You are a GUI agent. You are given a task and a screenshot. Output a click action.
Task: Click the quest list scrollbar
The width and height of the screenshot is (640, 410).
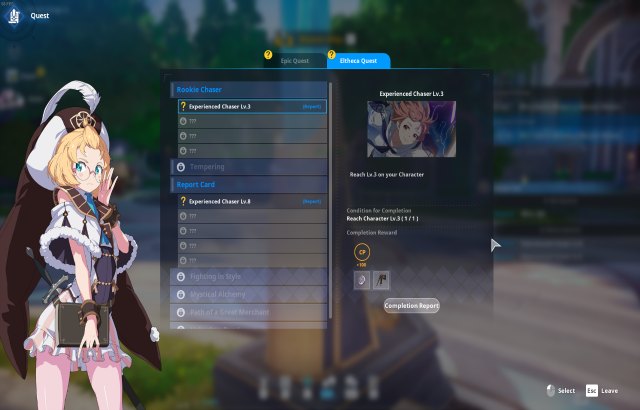pos(330,200)
